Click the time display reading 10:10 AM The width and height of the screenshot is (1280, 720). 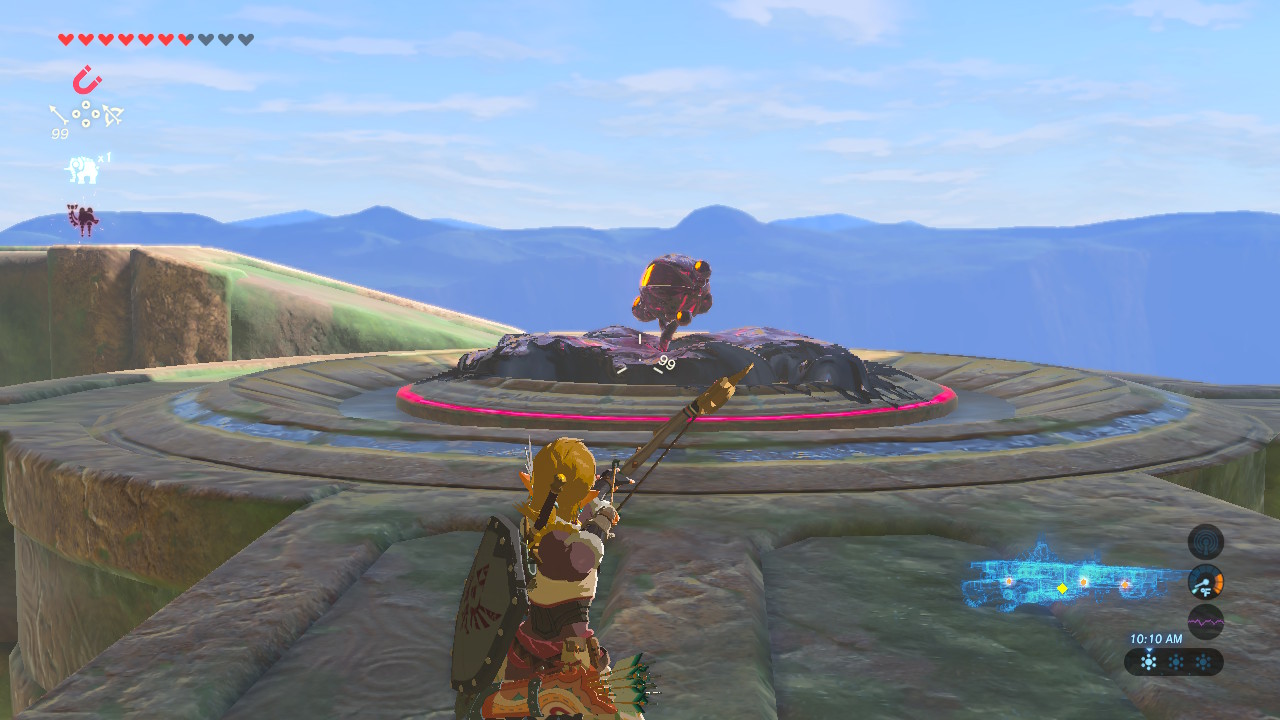(1156, 637)
